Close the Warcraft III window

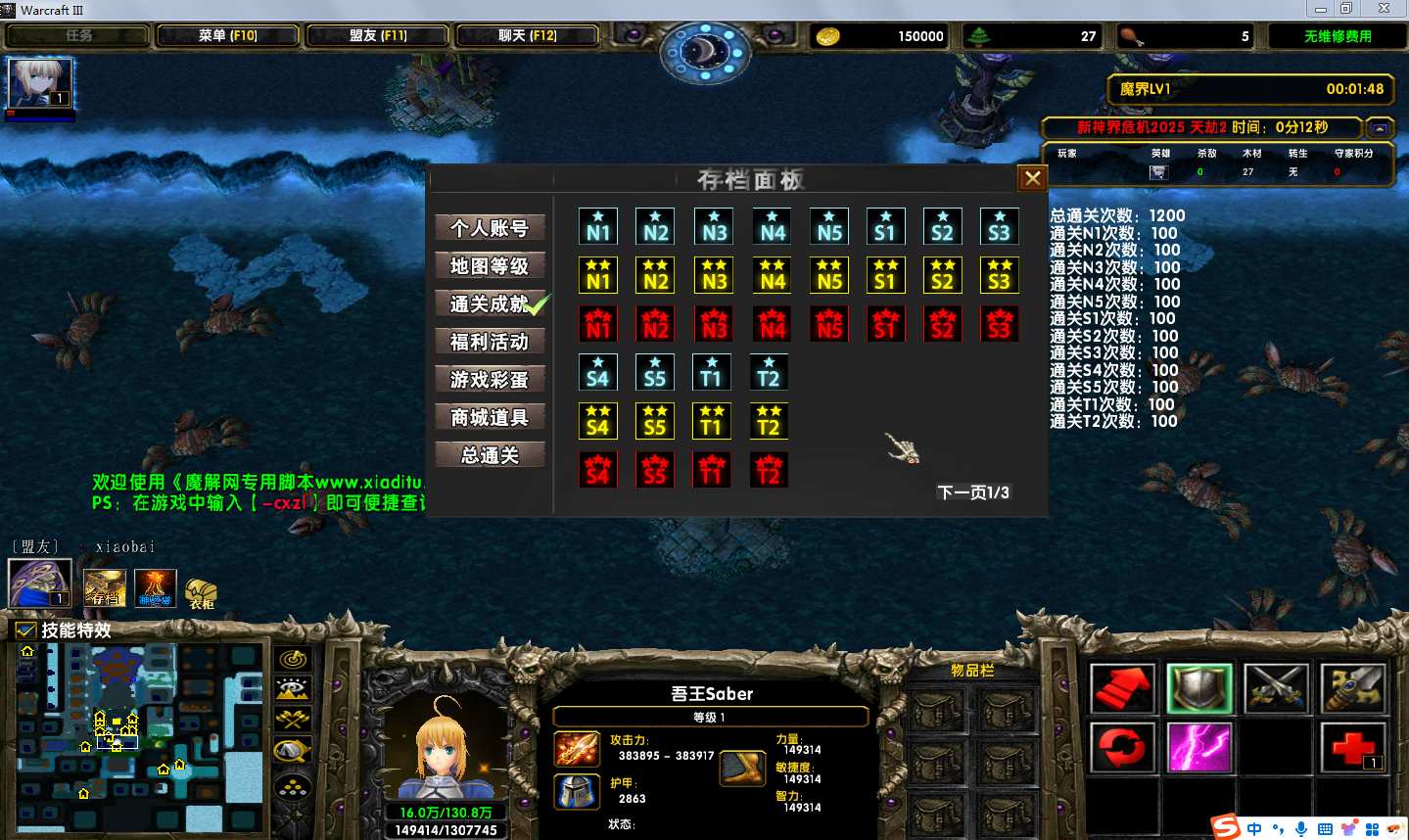click(x=1384, y=9)
